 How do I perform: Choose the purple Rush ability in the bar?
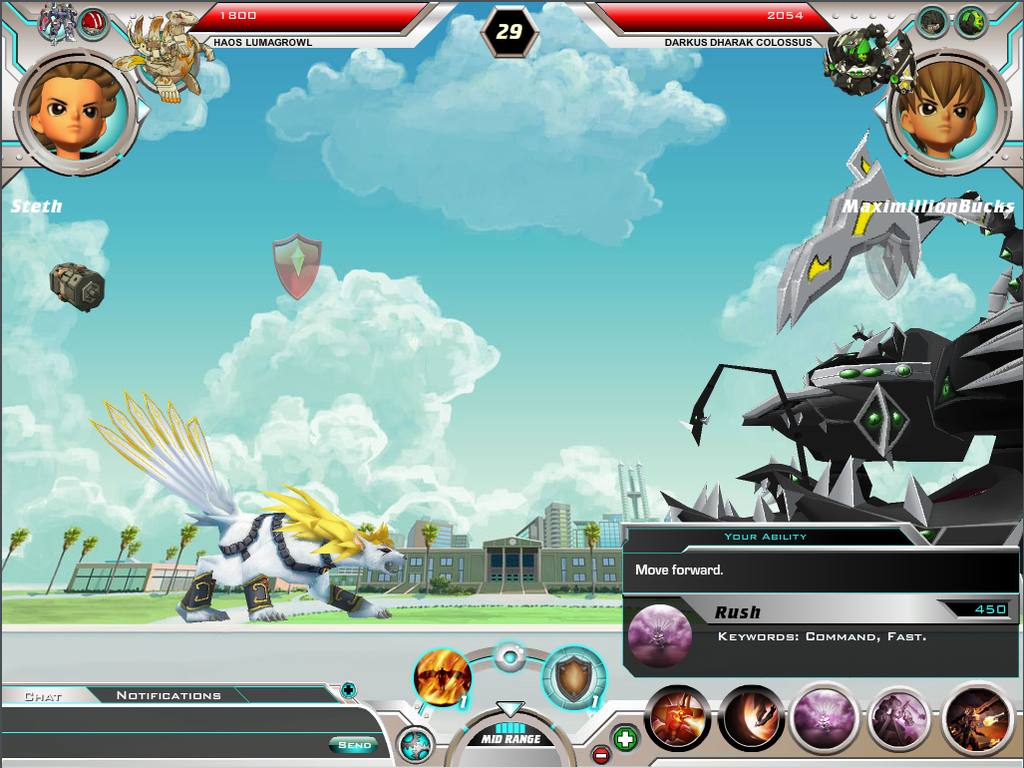(x=826, y=718)
